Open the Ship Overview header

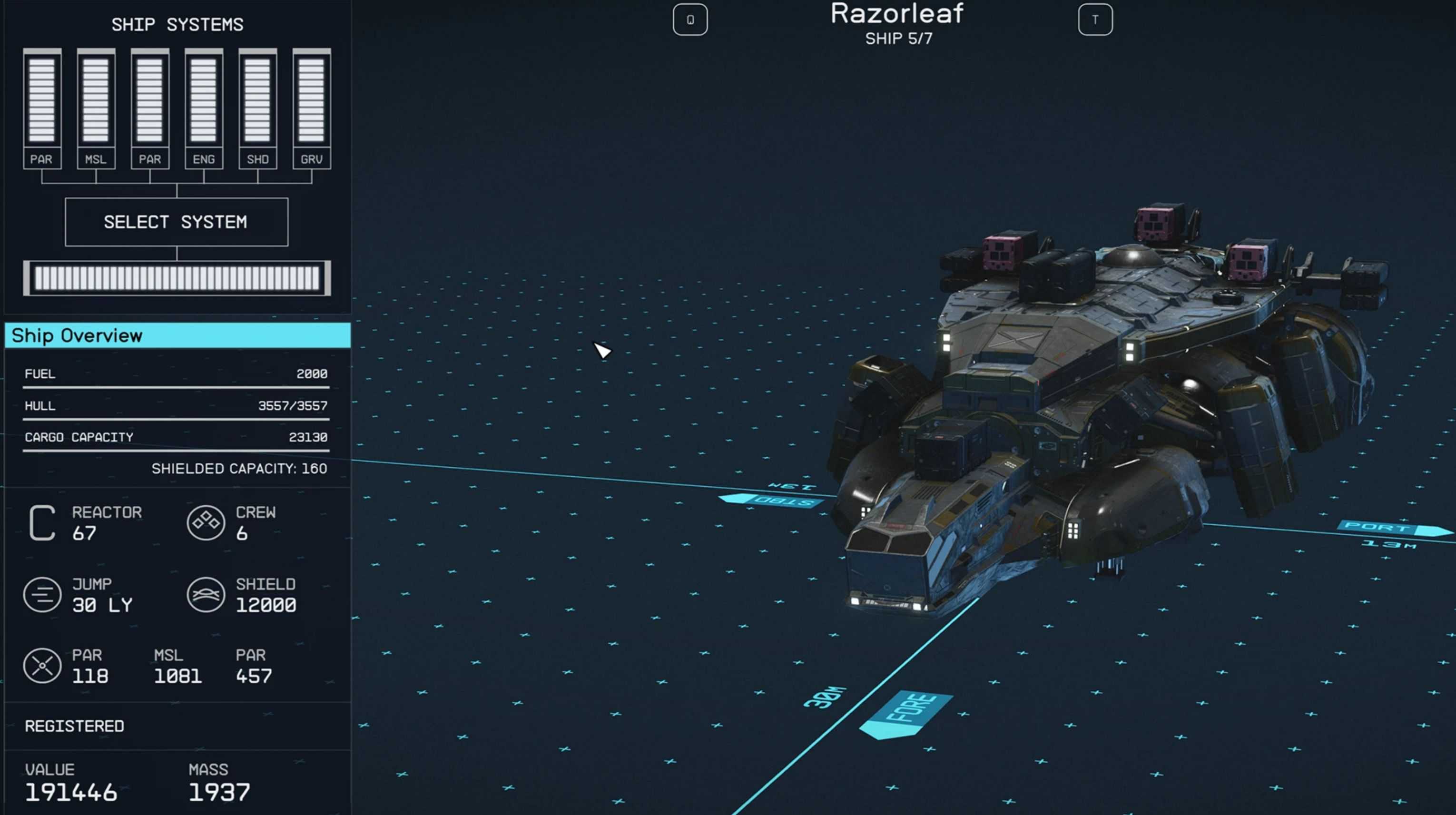pyautogui.click(x=177, y=336)
